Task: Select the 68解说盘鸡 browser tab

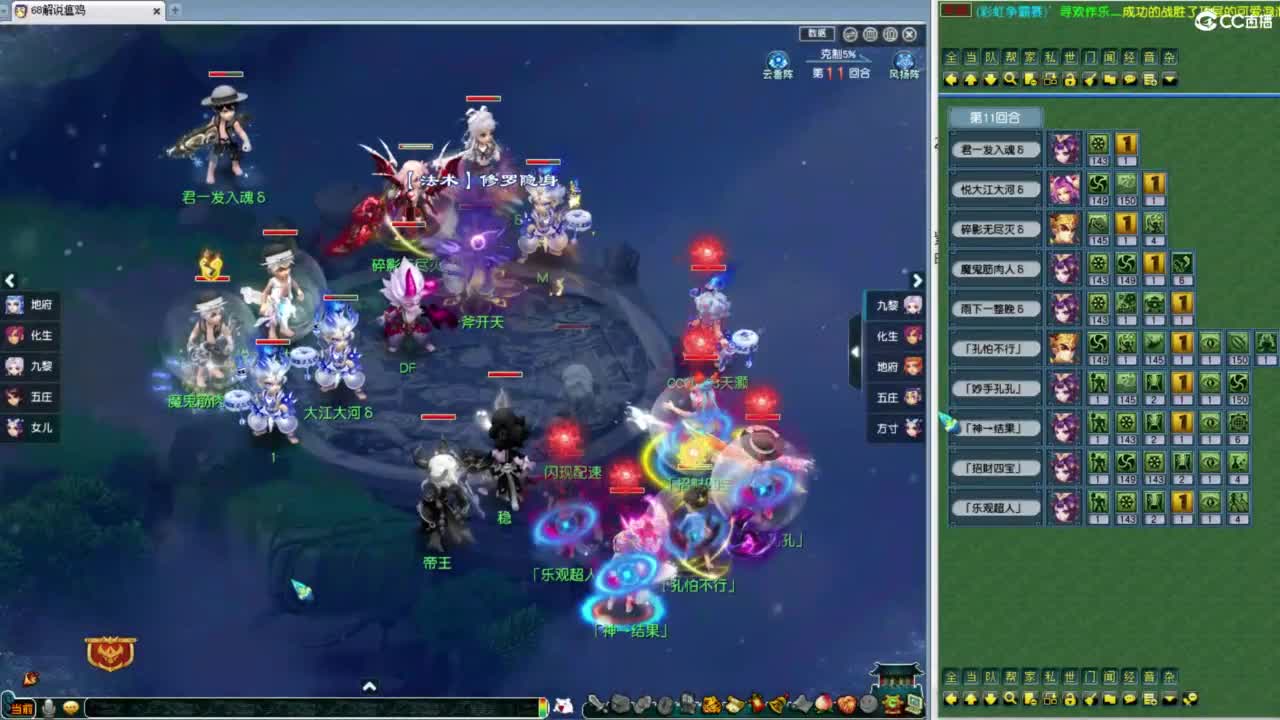Action: tap(60, 12)
